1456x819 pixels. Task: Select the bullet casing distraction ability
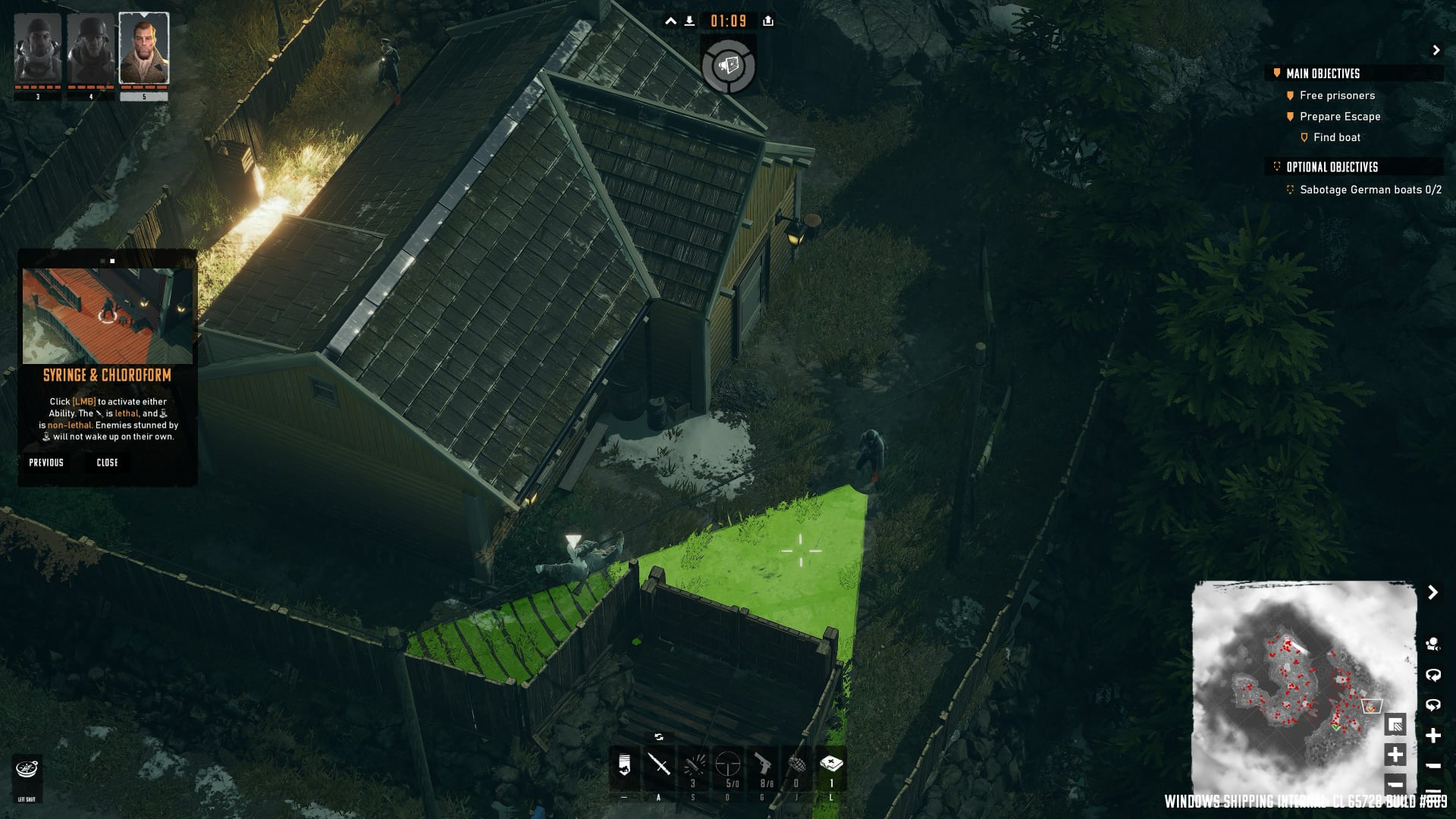click(x=693, y=764)
